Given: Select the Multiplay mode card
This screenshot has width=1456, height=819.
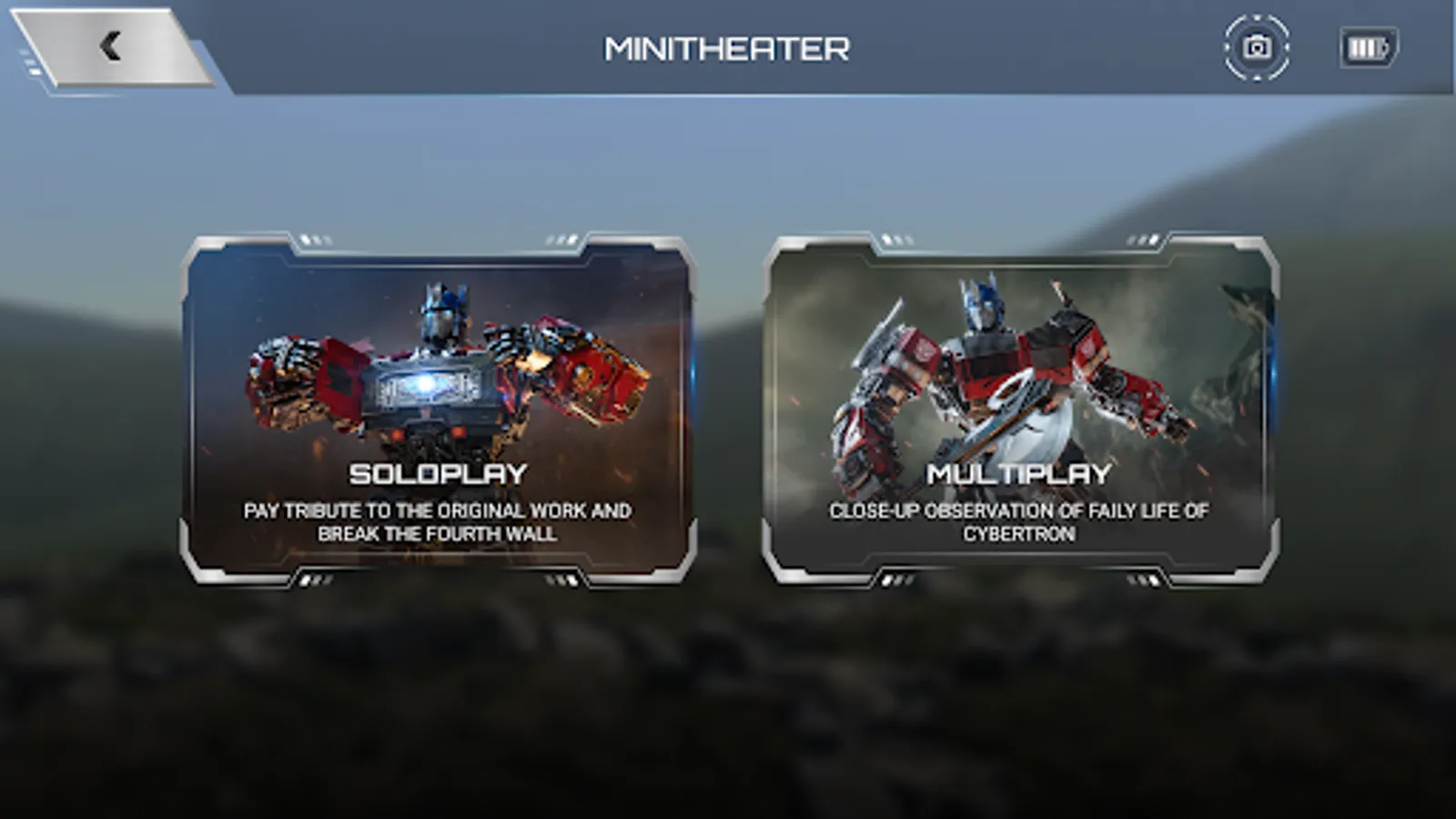Looking at the screenshot, I should tap(1020, 409).
